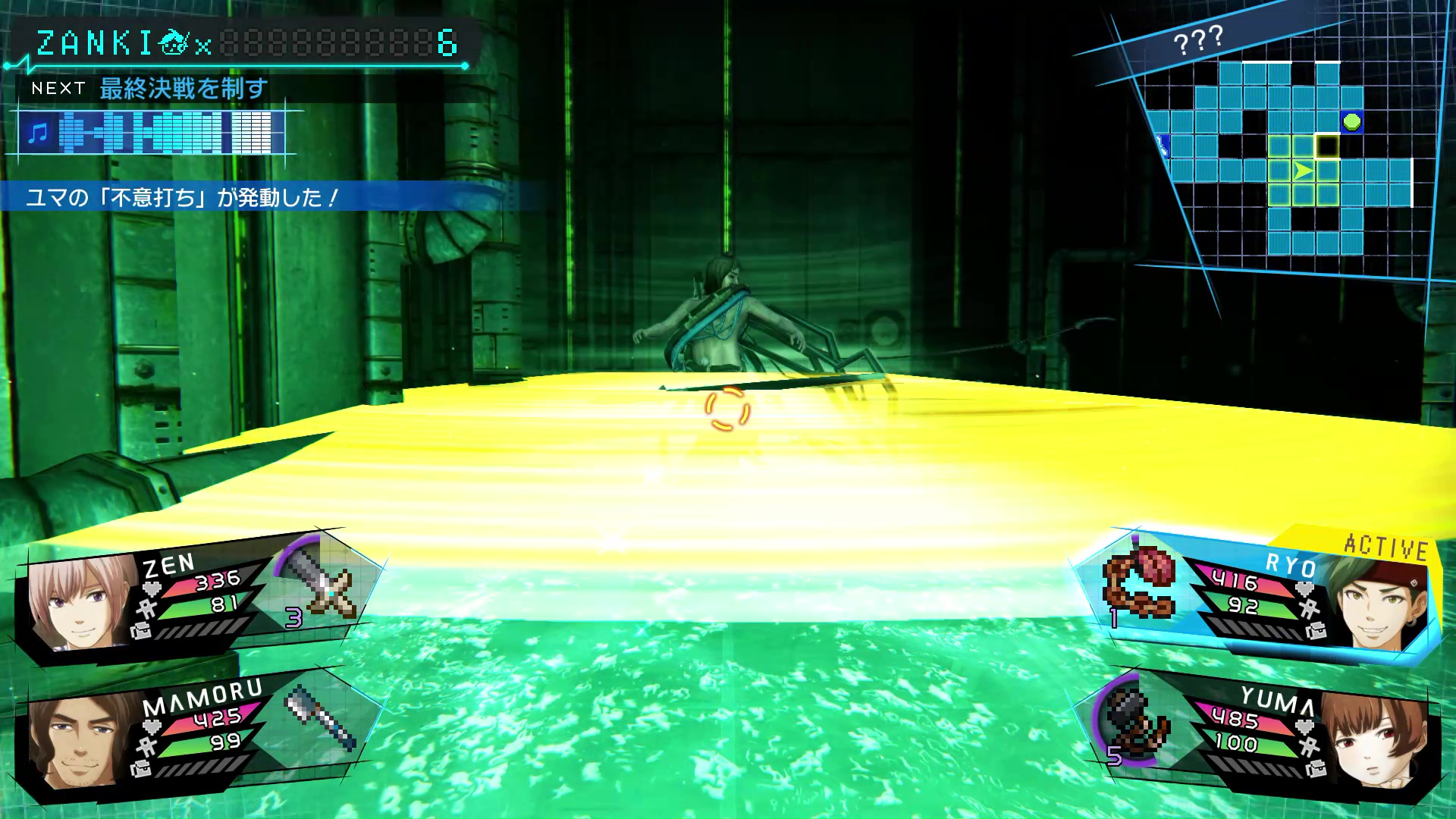Click the green circle marker on minimap
Viewport: 1456px width, 819px height.
tap(1351, 121)
